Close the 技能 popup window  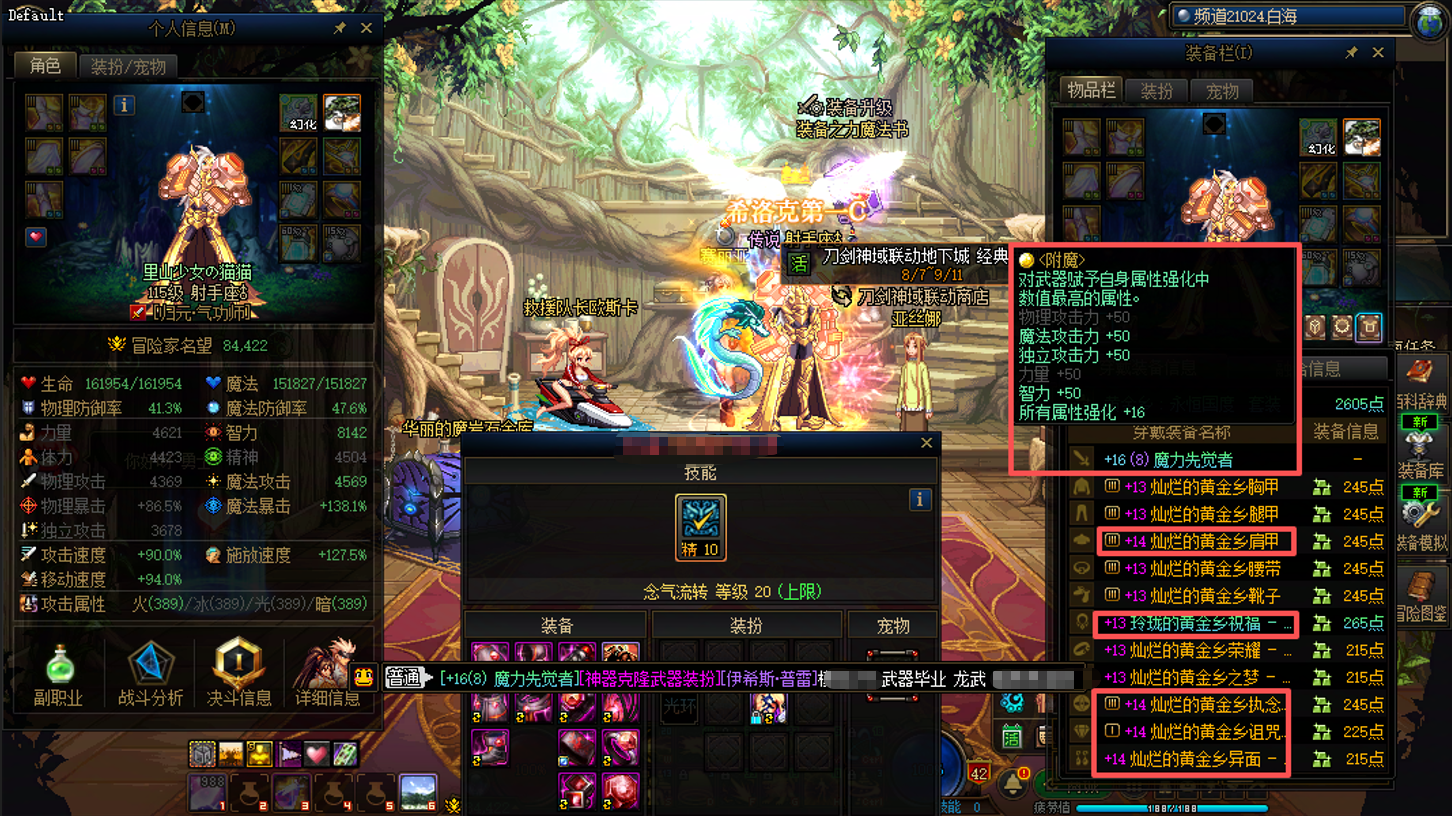927,443
